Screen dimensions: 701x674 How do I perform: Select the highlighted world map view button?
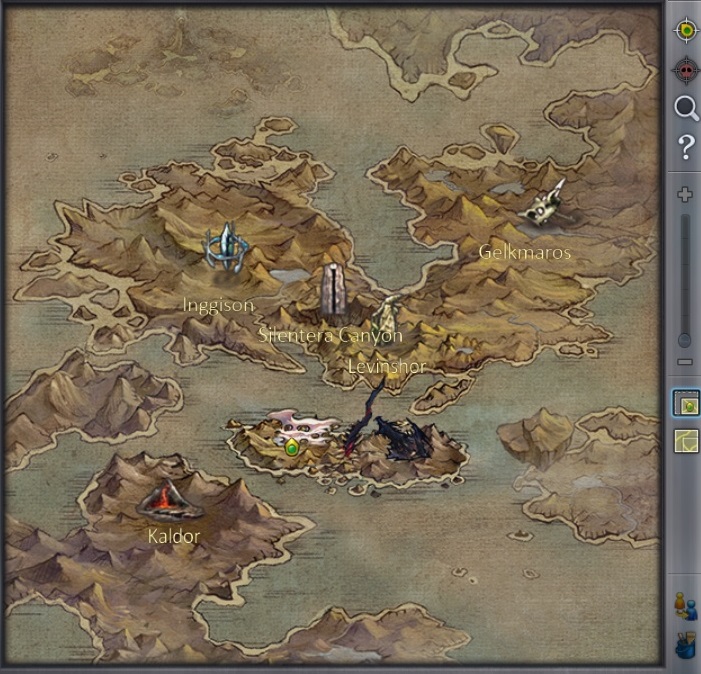click(686, 404)
